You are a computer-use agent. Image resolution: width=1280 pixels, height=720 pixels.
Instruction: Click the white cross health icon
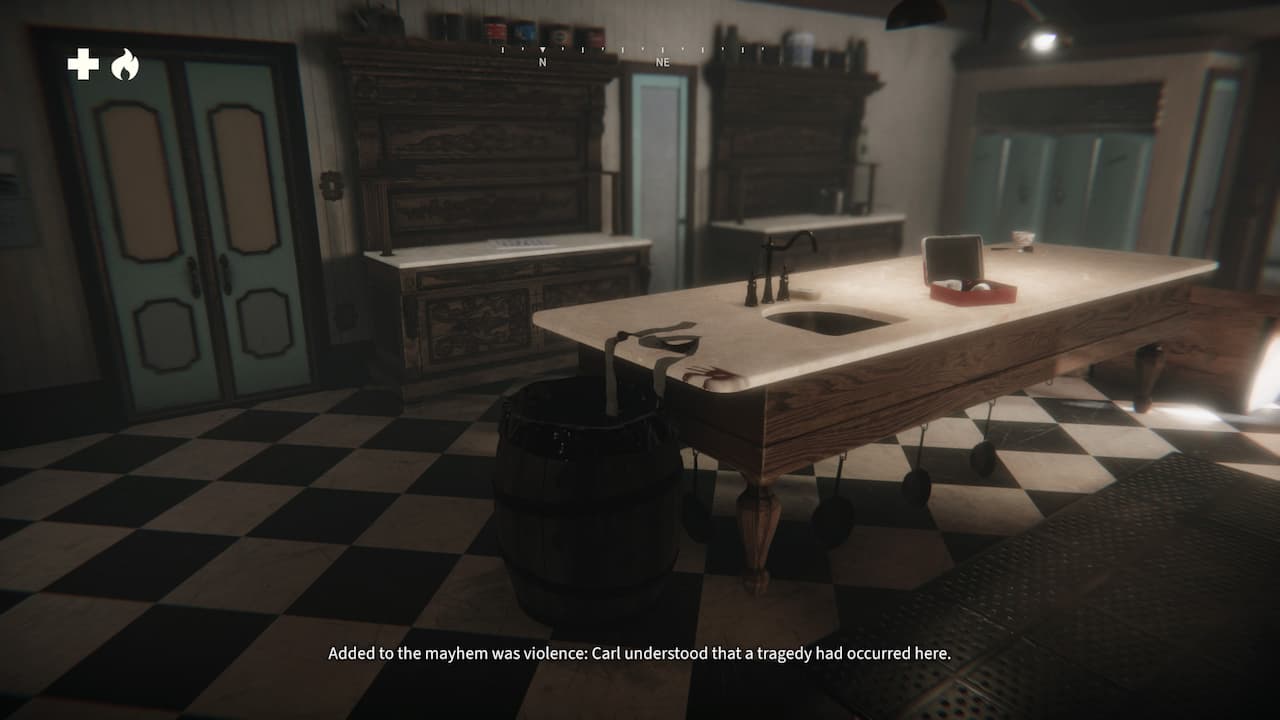point(83,65)
